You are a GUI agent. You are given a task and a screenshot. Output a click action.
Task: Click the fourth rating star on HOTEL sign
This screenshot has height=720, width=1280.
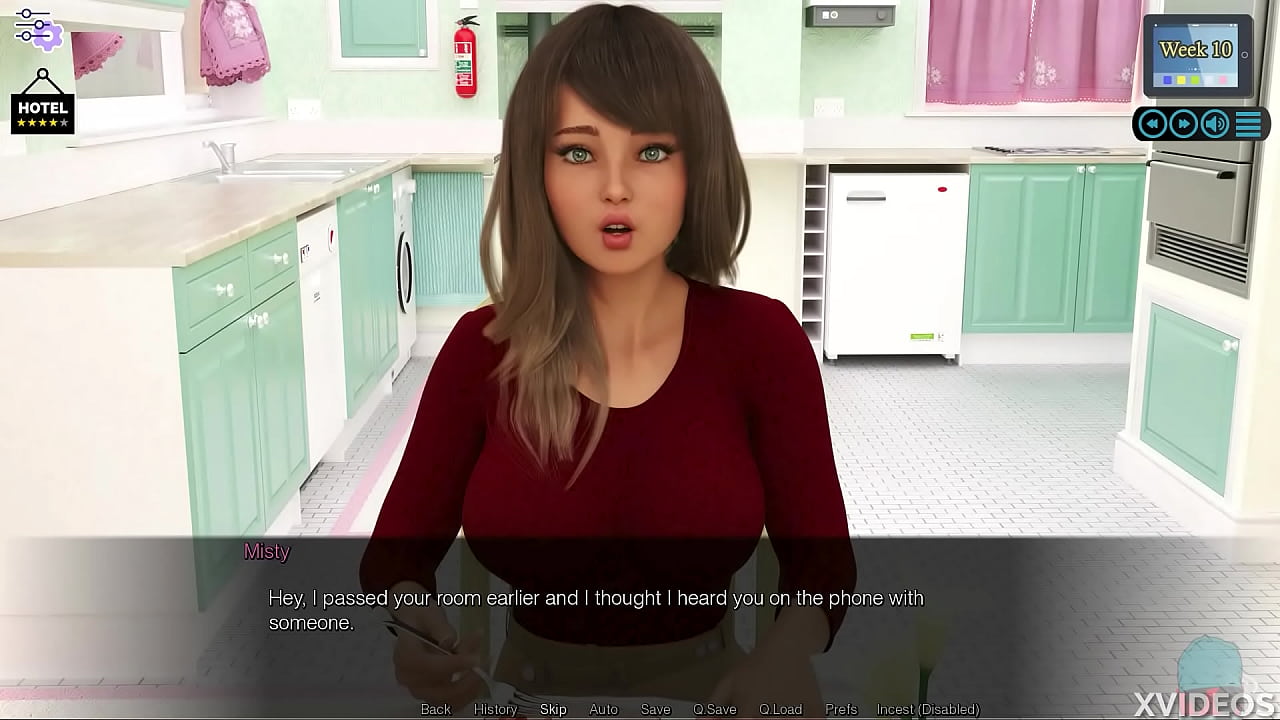point(54,122)
